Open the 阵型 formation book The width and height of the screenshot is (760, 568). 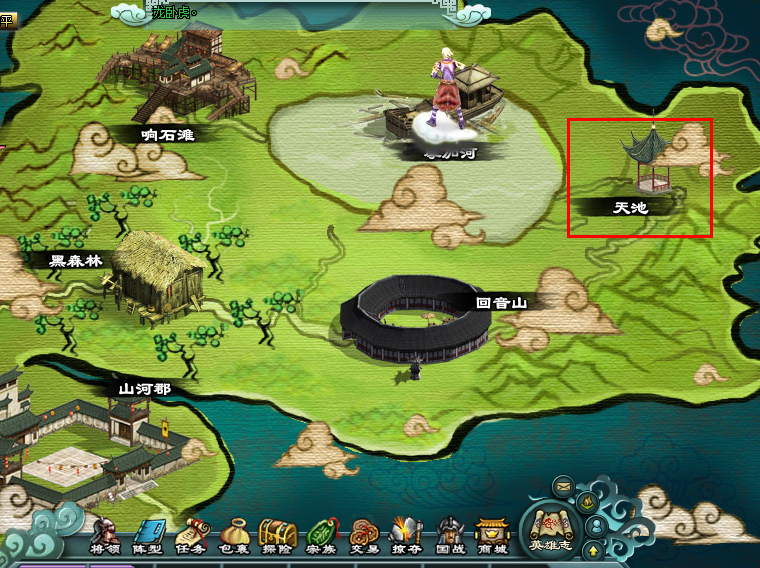pyautogui.click(x=148, y=535)
